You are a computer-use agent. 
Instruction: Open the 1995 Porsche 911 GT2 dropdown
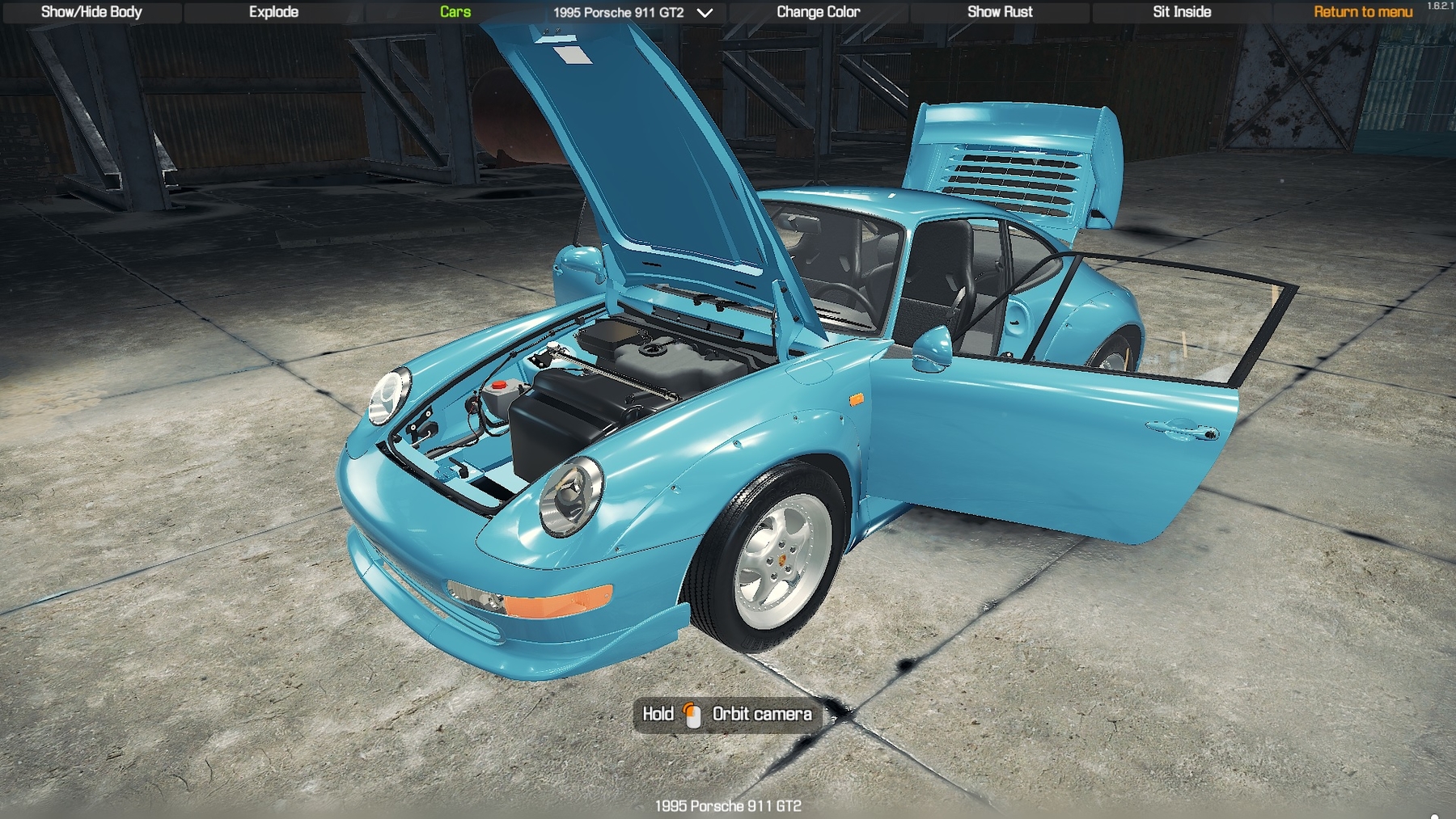[633, 13]
